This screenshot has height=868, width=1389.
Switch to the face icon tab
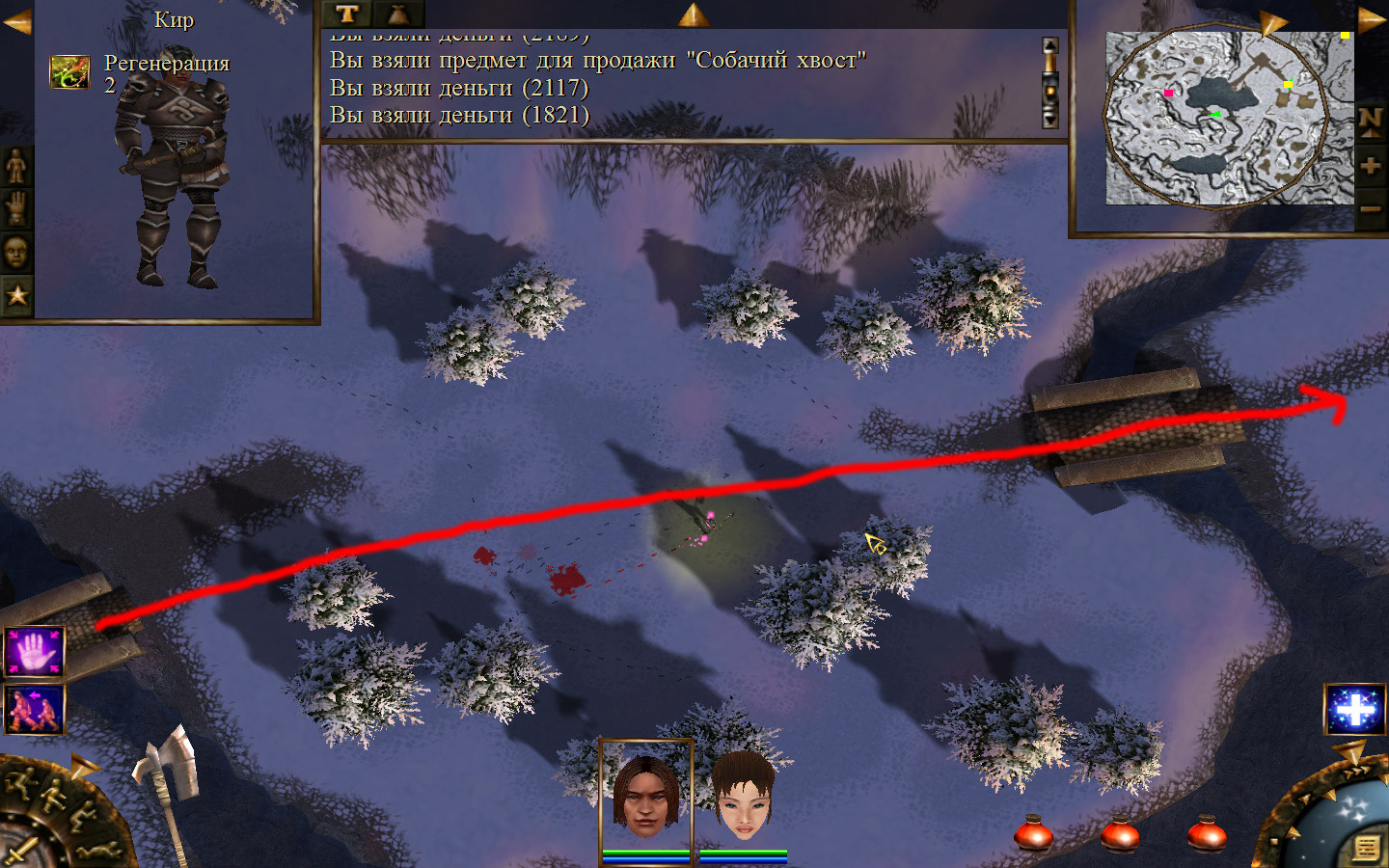point(16,253)
